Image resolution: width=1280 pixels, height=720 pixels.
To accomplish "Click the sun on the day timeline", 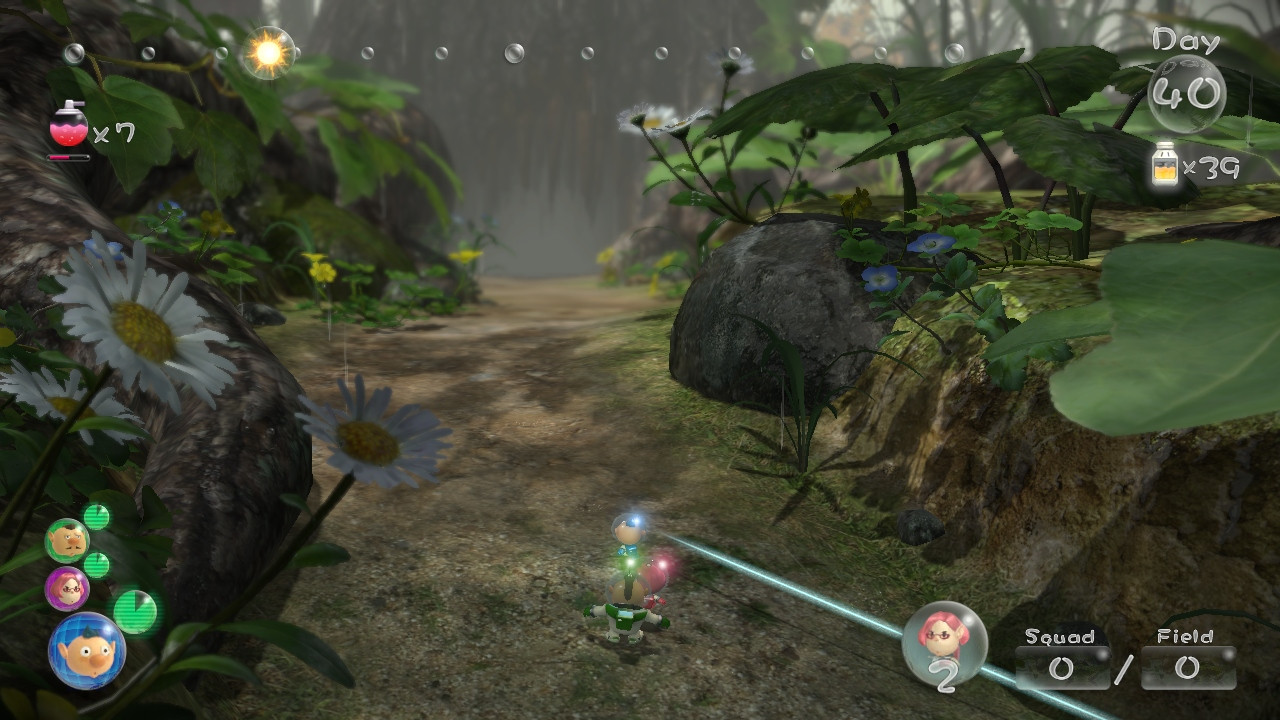I will 267,53.
